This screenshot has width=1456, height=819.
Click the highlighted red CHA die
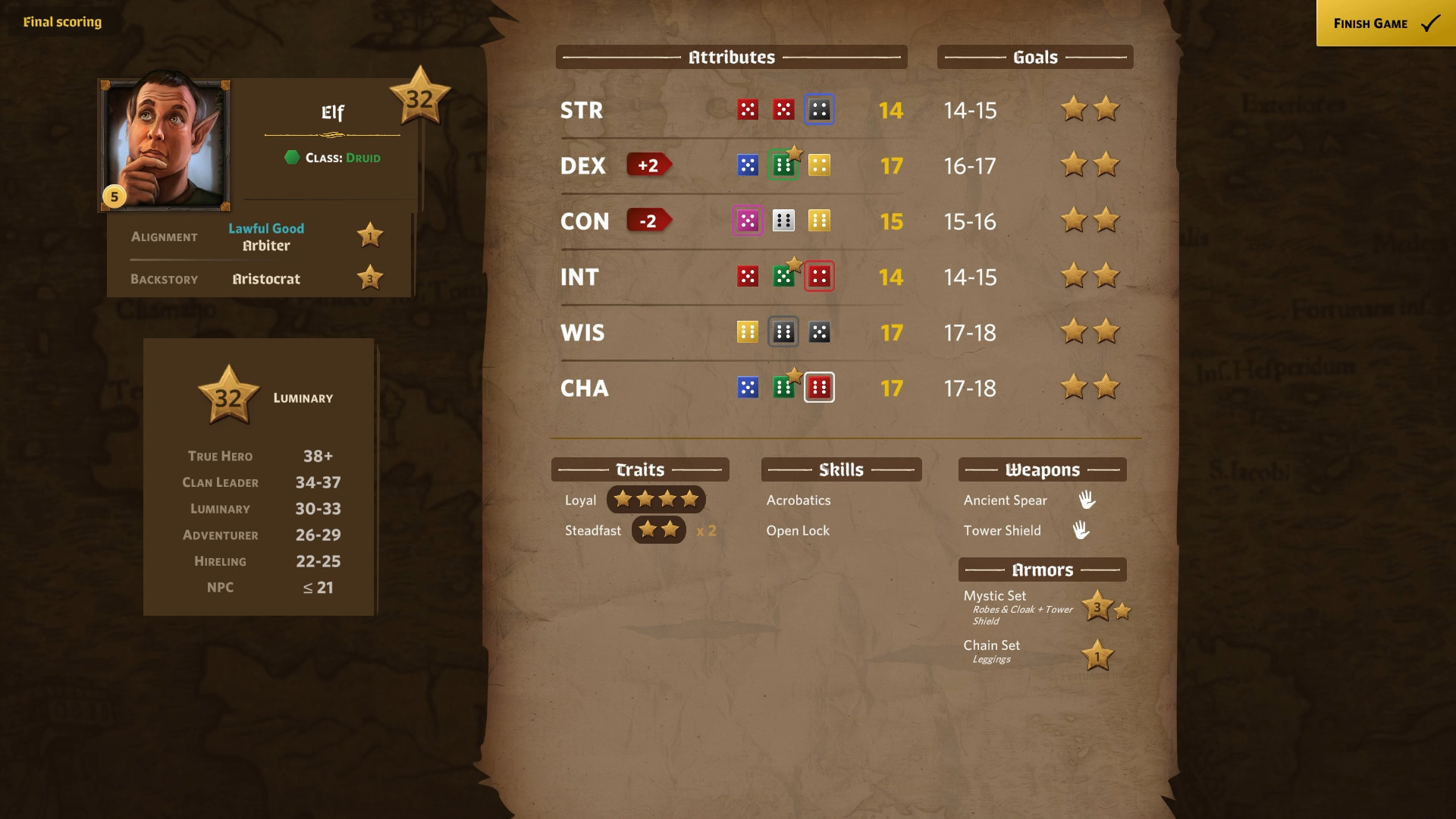point(819,387)
